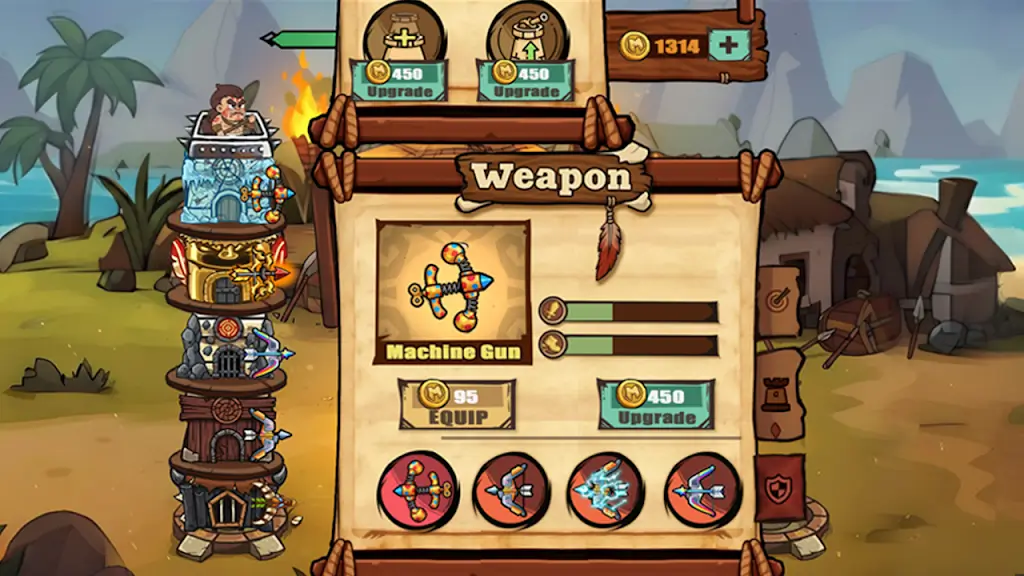Upgrade the Machine Gun weapon for 450
This screenshot has height=576, width=1024.
(x=656, y=404)
